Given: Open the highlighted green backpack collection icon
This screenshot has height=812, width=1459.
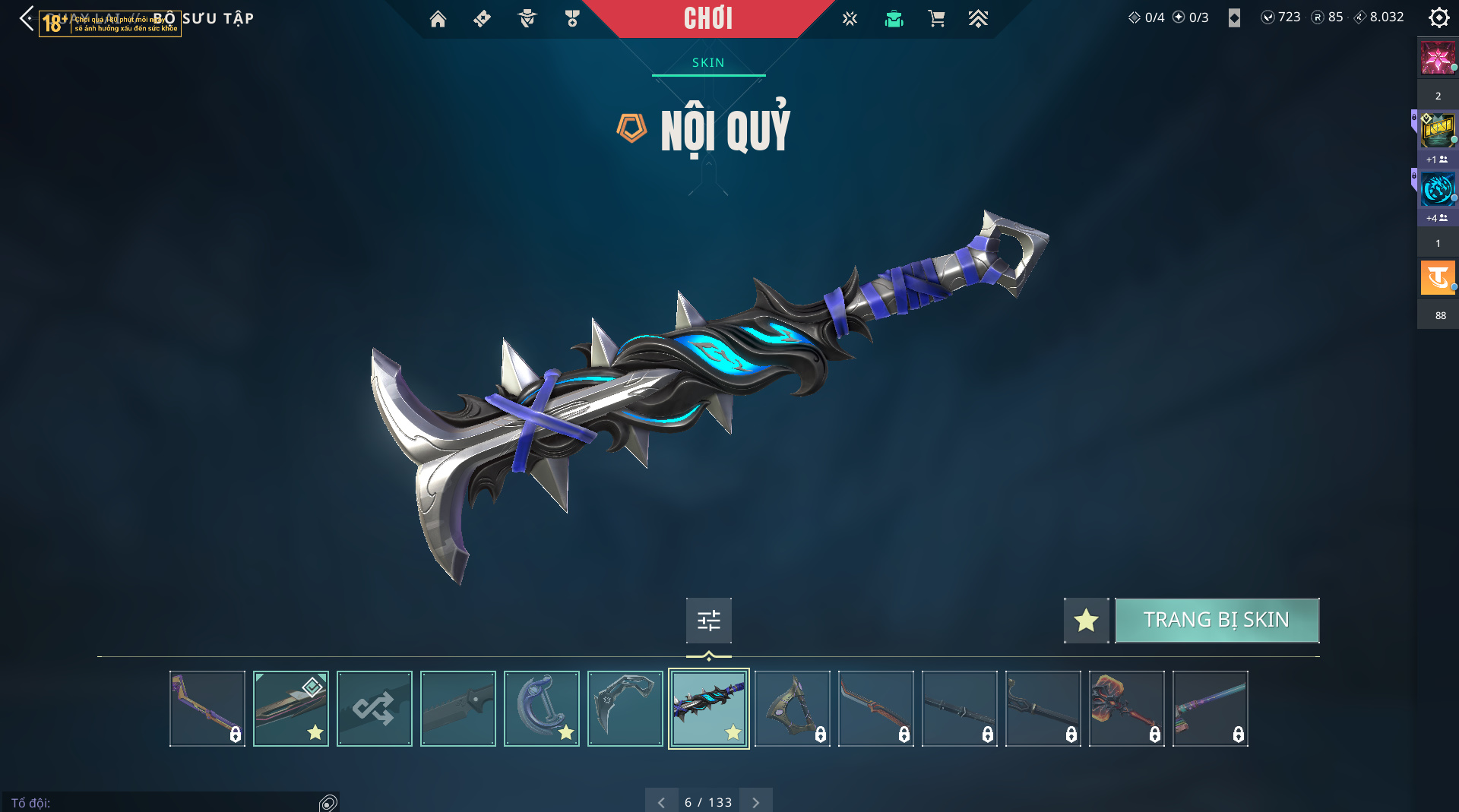Looking at the screenshot, I should (894, 18).
